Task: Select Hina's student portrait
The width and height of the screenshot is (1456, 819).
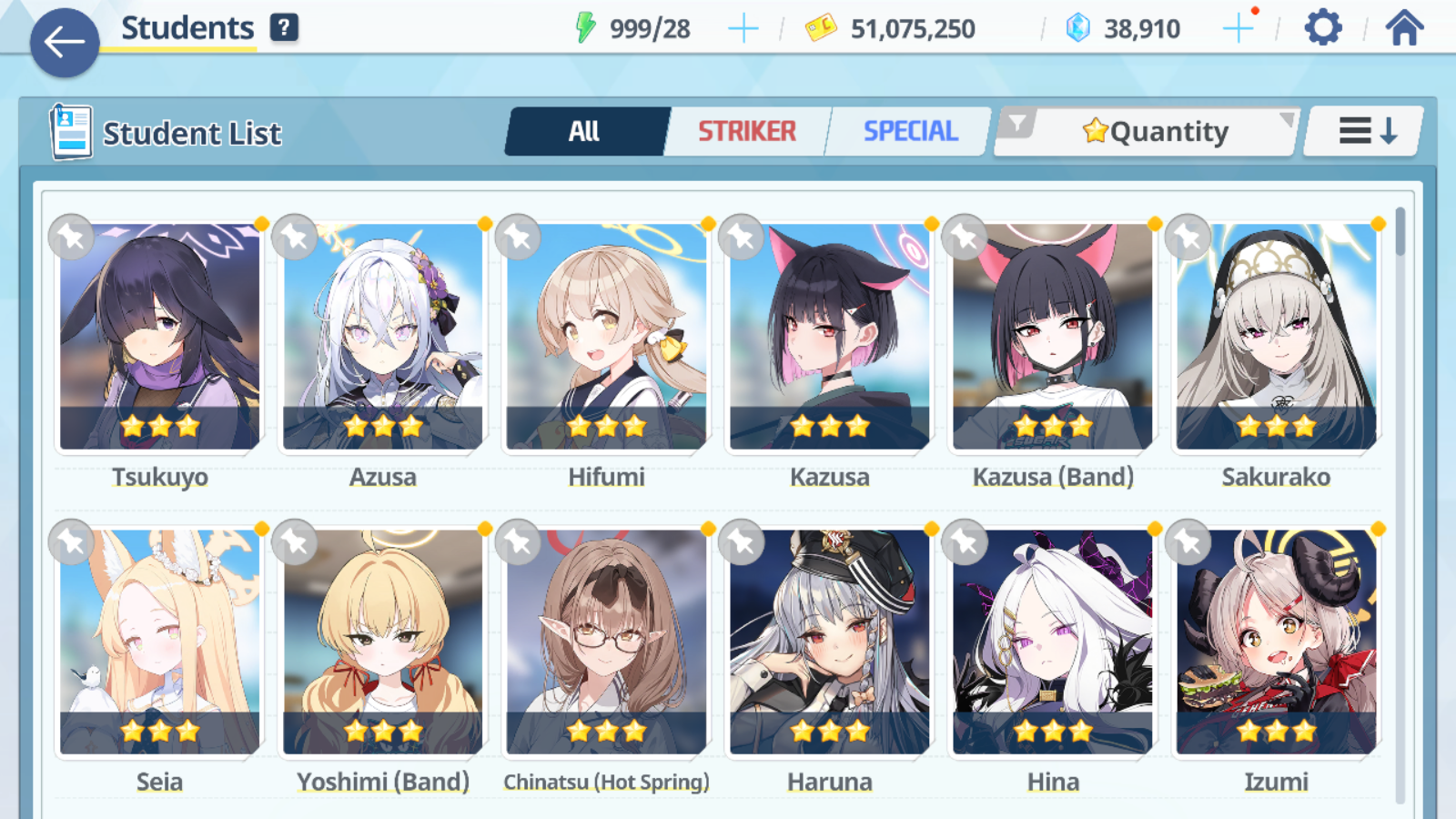Action: [x=1053, y=642]
